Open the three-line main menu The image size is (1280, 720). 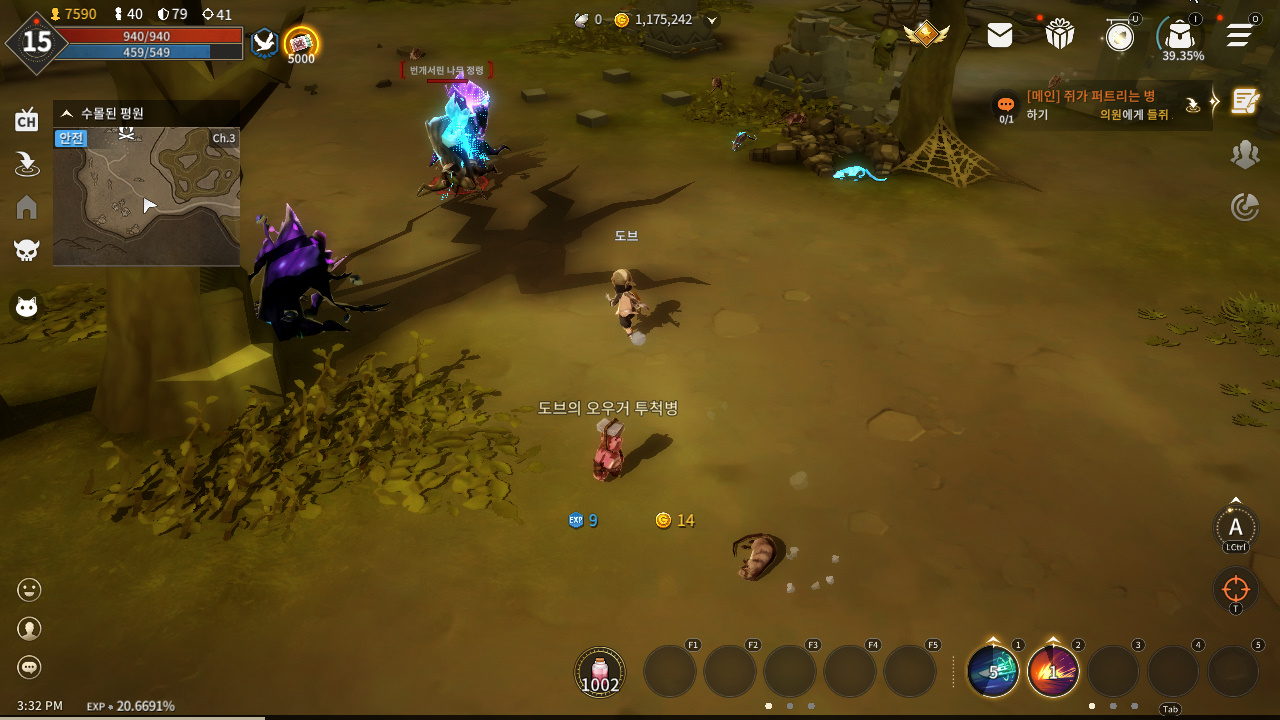(x=1240, y=35)
